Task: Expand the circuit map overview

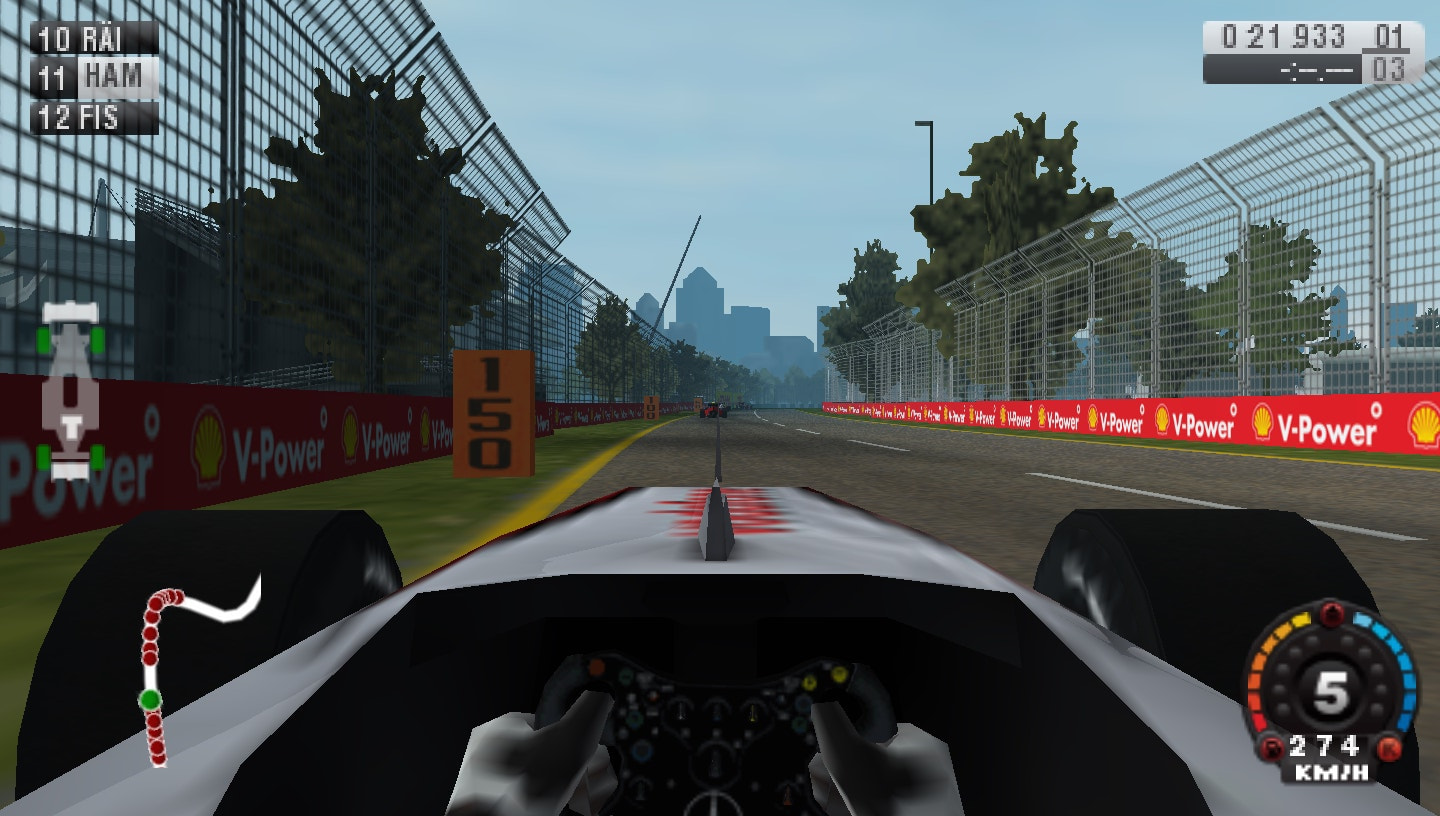Action: 185,680
